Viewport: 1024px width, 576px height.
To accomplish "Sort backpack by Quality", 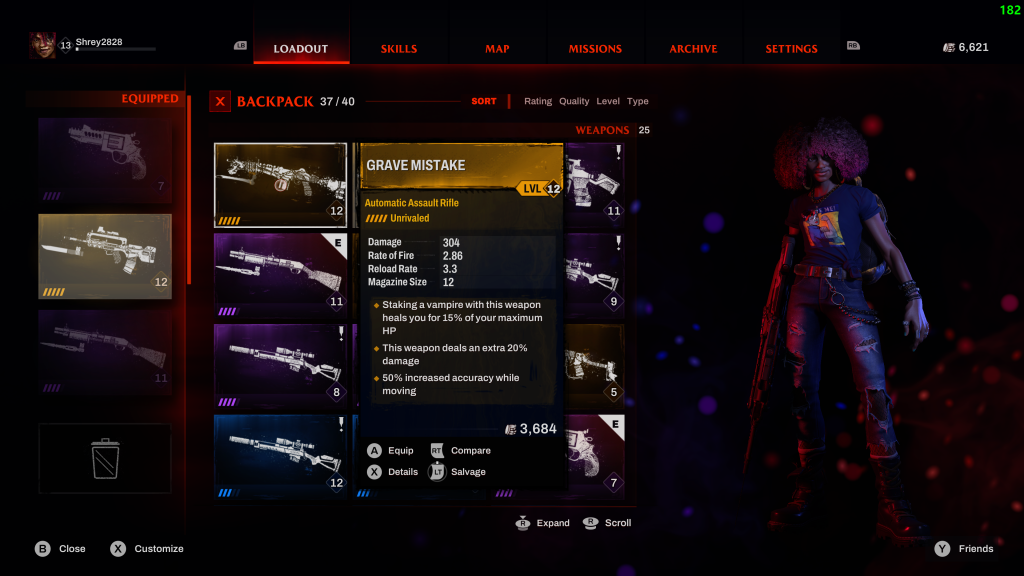I will tap(574, 102).
